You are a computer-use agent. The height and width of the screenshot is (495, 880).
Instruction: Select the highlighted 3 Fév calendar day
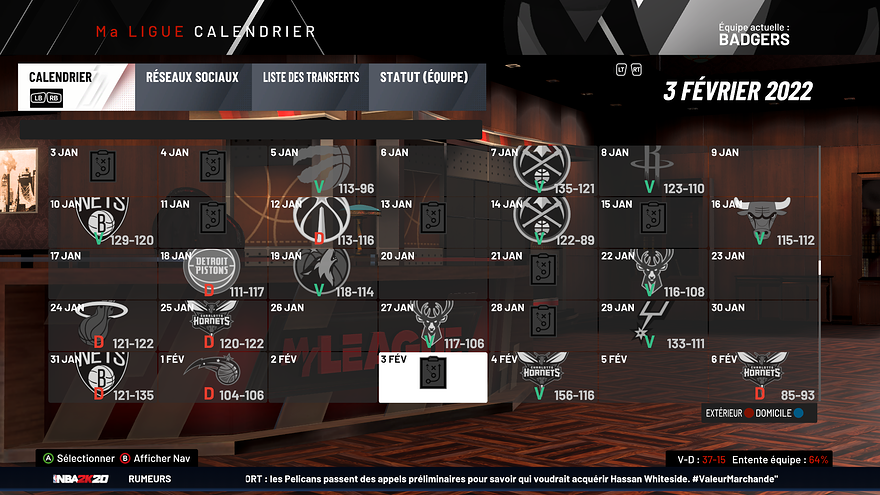click(433, 376)
